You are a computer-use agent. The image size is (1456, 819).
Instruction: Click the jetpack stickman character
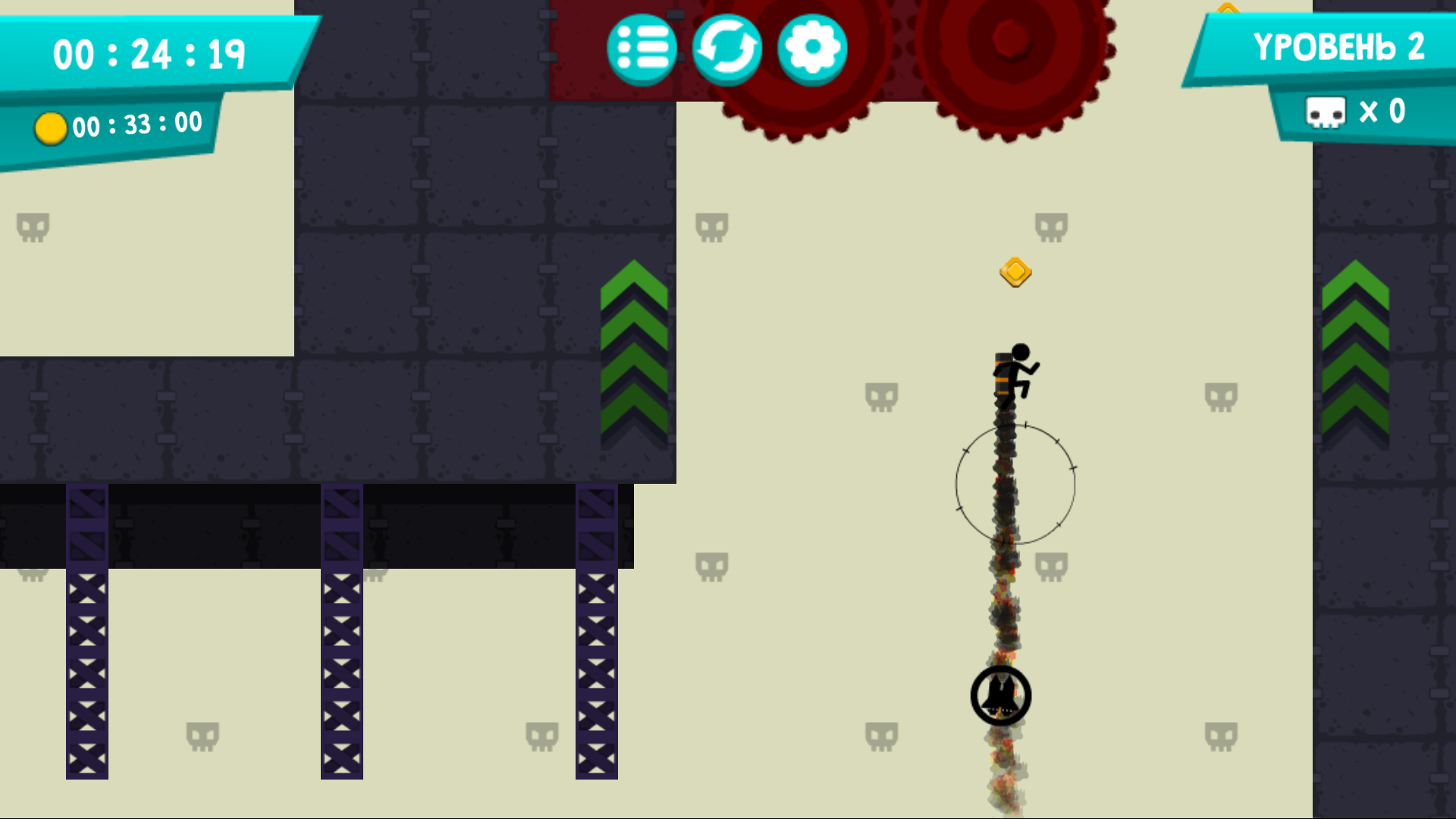(1012, 375)
